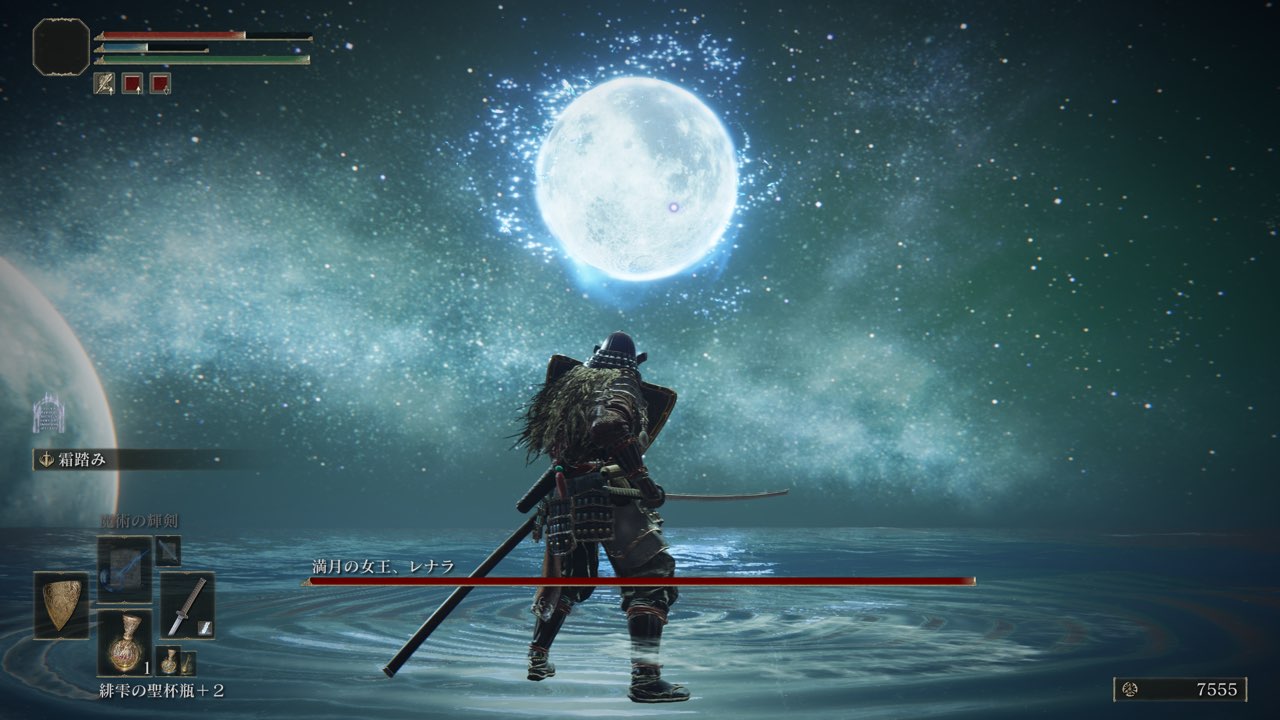1280x720 pixels.
Task: Inspect the feather buff status icon
Action: pos(104,83)
